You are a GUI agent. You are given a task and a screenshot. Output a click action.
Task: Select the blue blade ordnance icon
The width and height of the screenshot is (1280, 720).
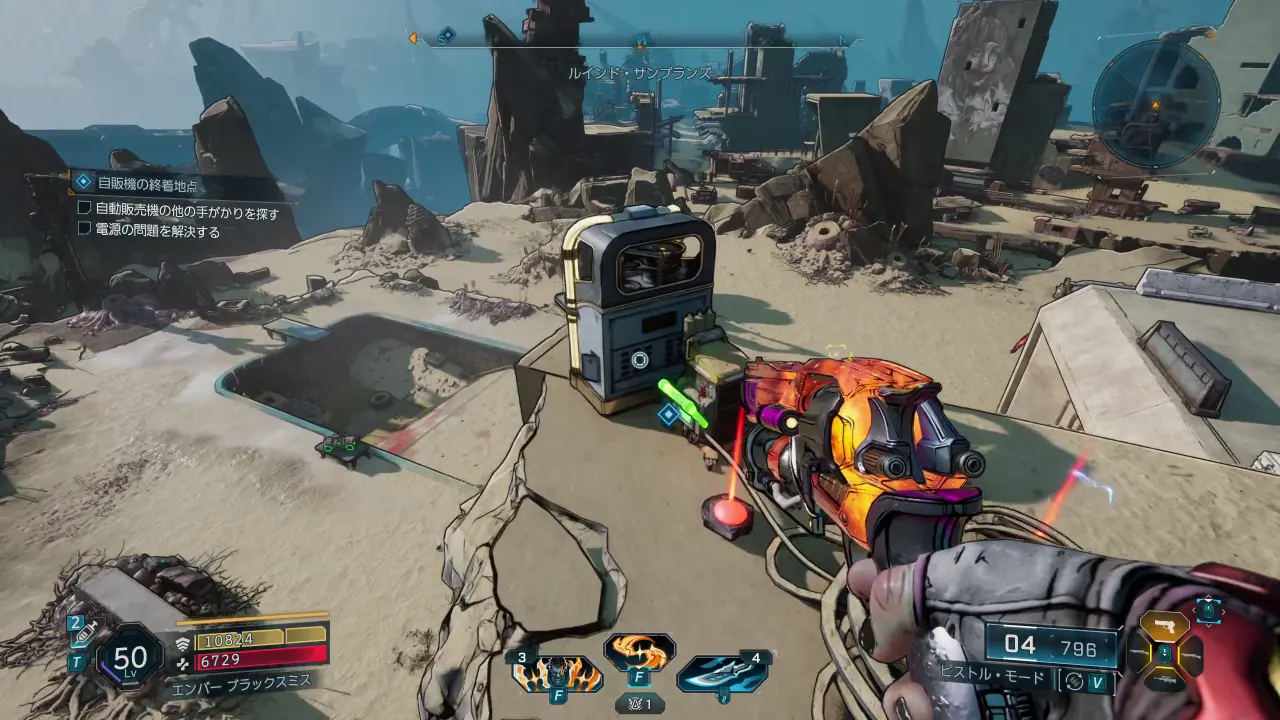click(722, 672)
